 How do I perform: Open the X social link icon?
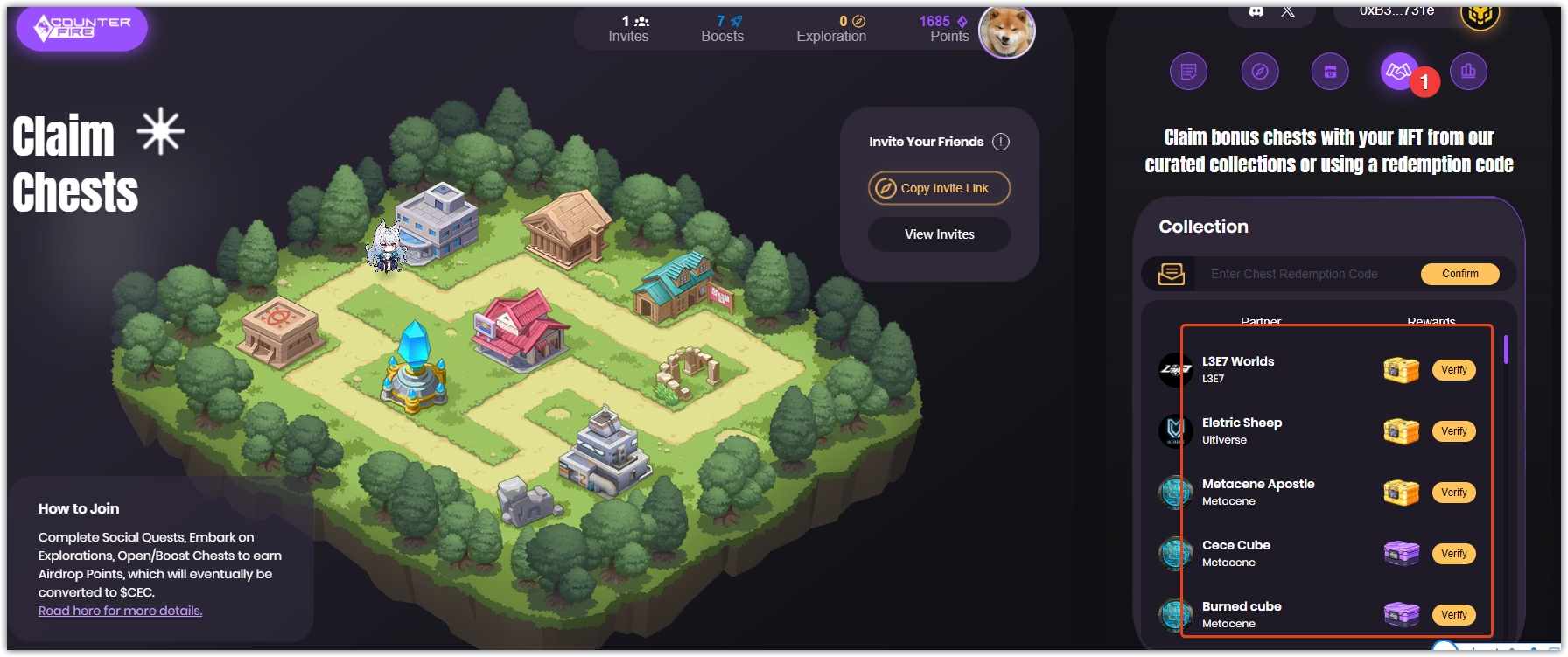pyautogui.click(x=1288, y=11)
